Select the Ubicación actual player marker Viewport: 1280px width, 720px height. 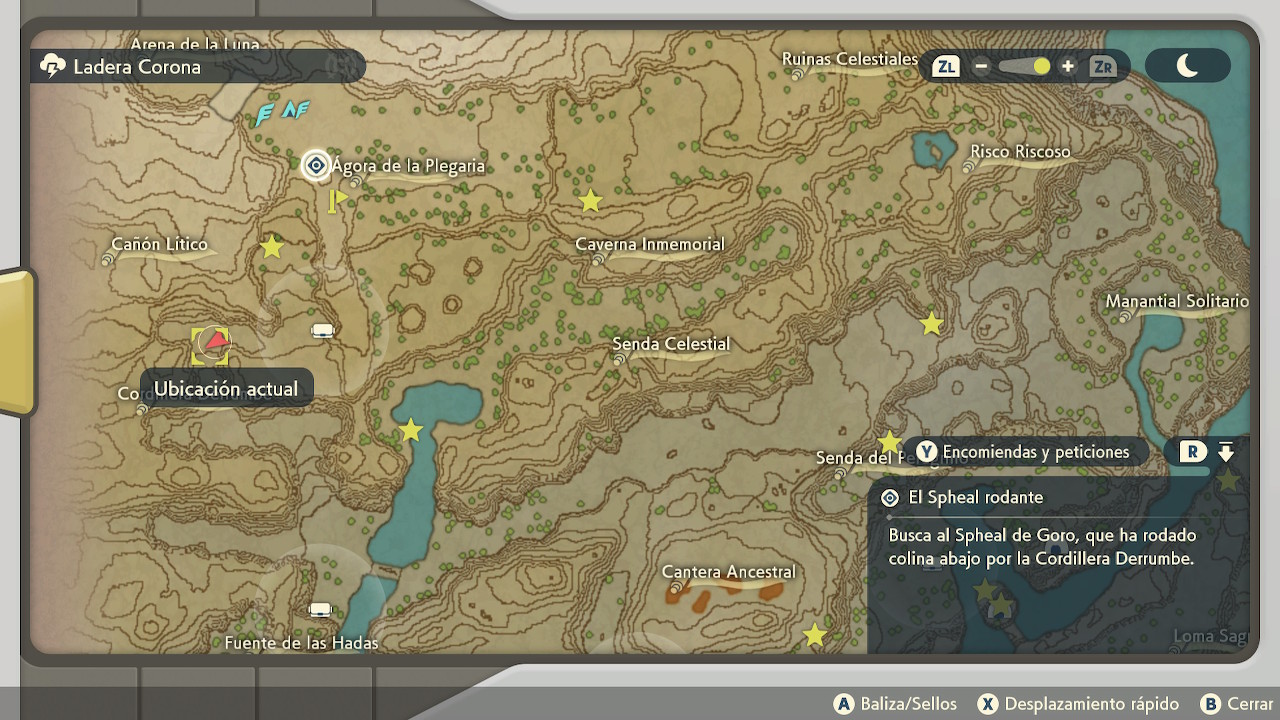(212, 345)
